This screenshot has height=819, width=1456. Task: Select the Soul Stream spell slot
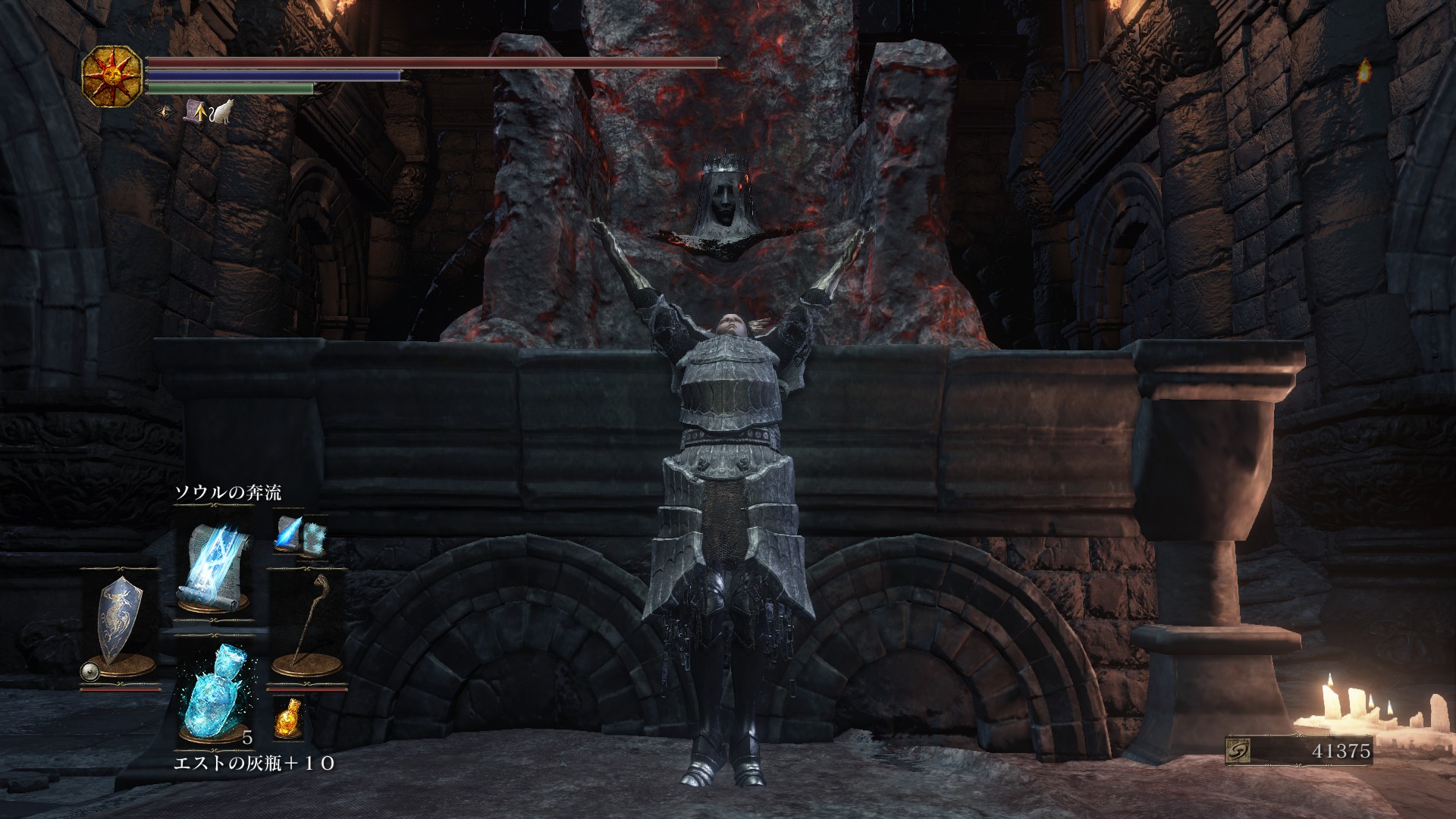coord(212,566)
